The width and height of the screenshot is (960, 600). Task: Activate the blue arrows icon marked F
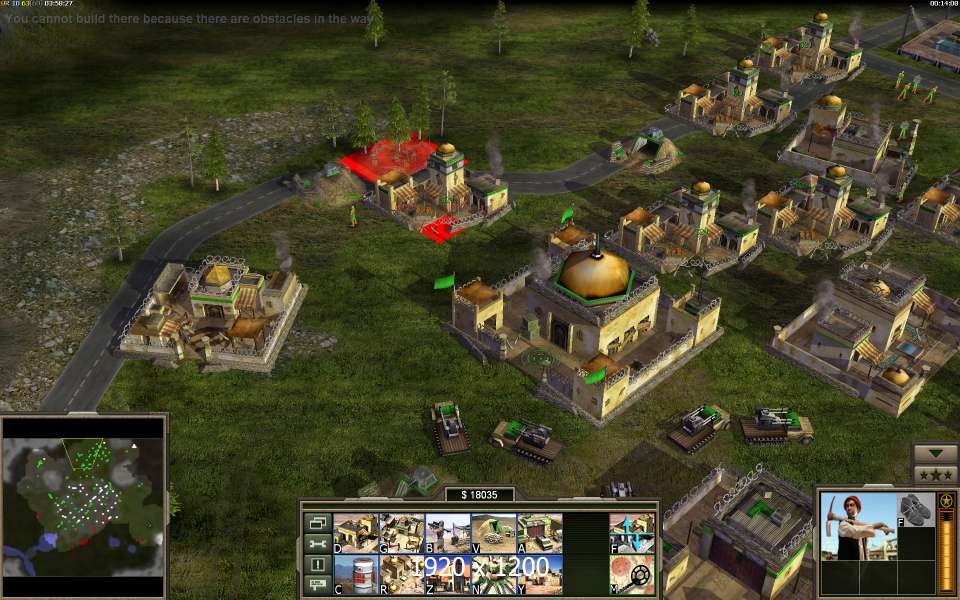(x=632, y=534)
